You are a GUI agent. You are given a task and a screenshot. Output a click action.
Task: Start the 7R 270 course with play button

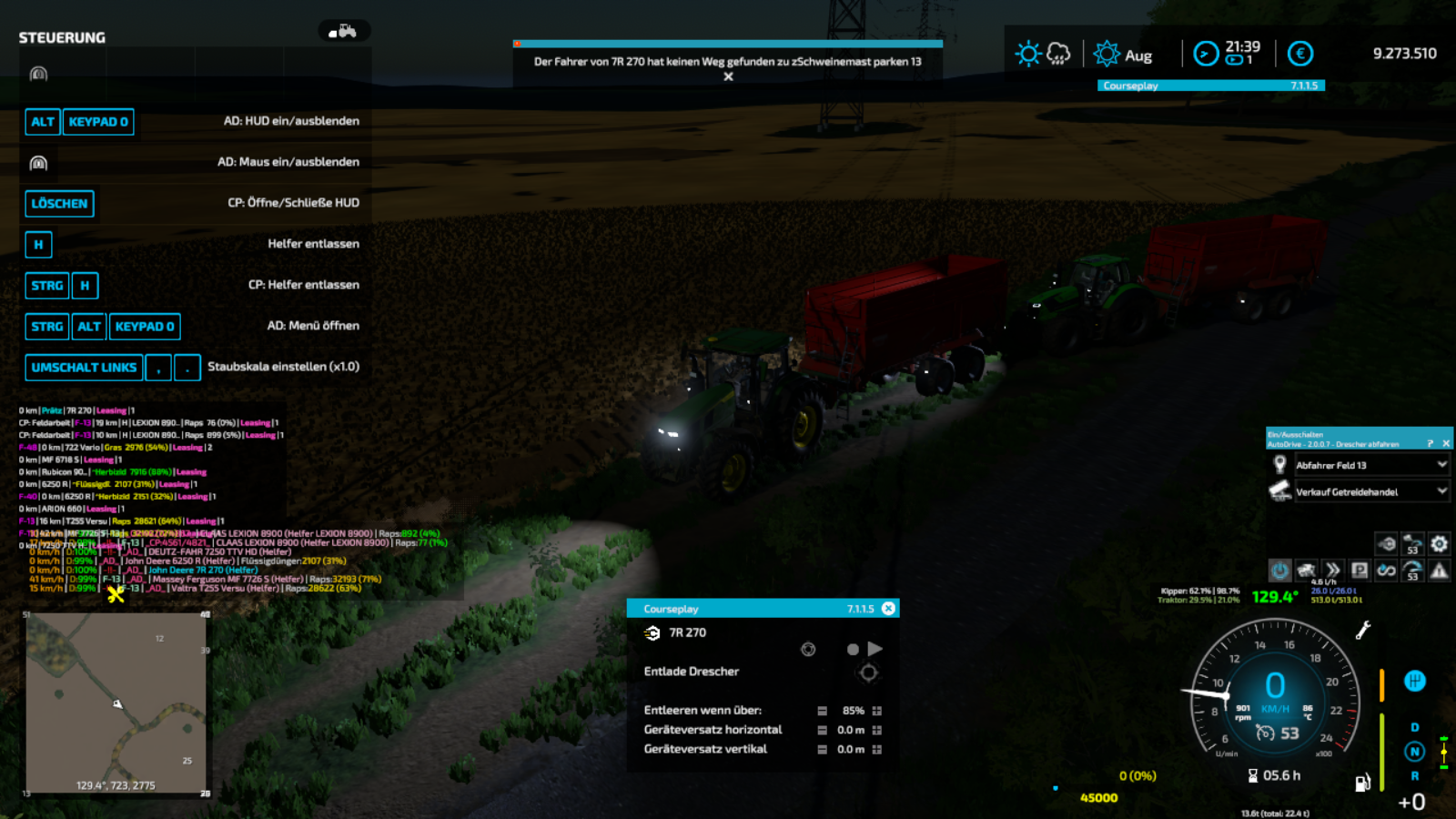(875, 649)
